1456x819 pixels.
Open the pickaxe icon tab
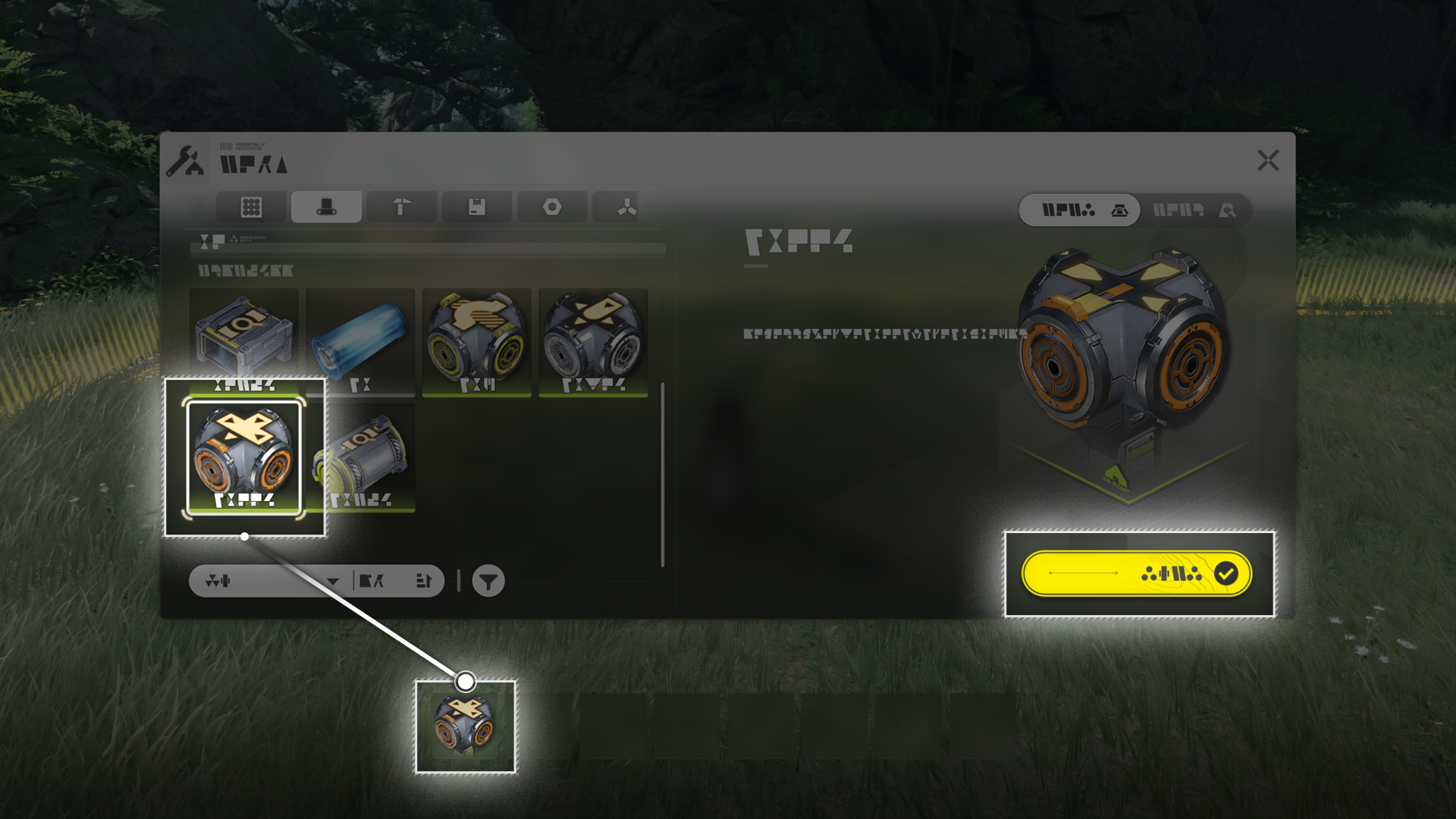pyautogui.click(x=401, y=207)
